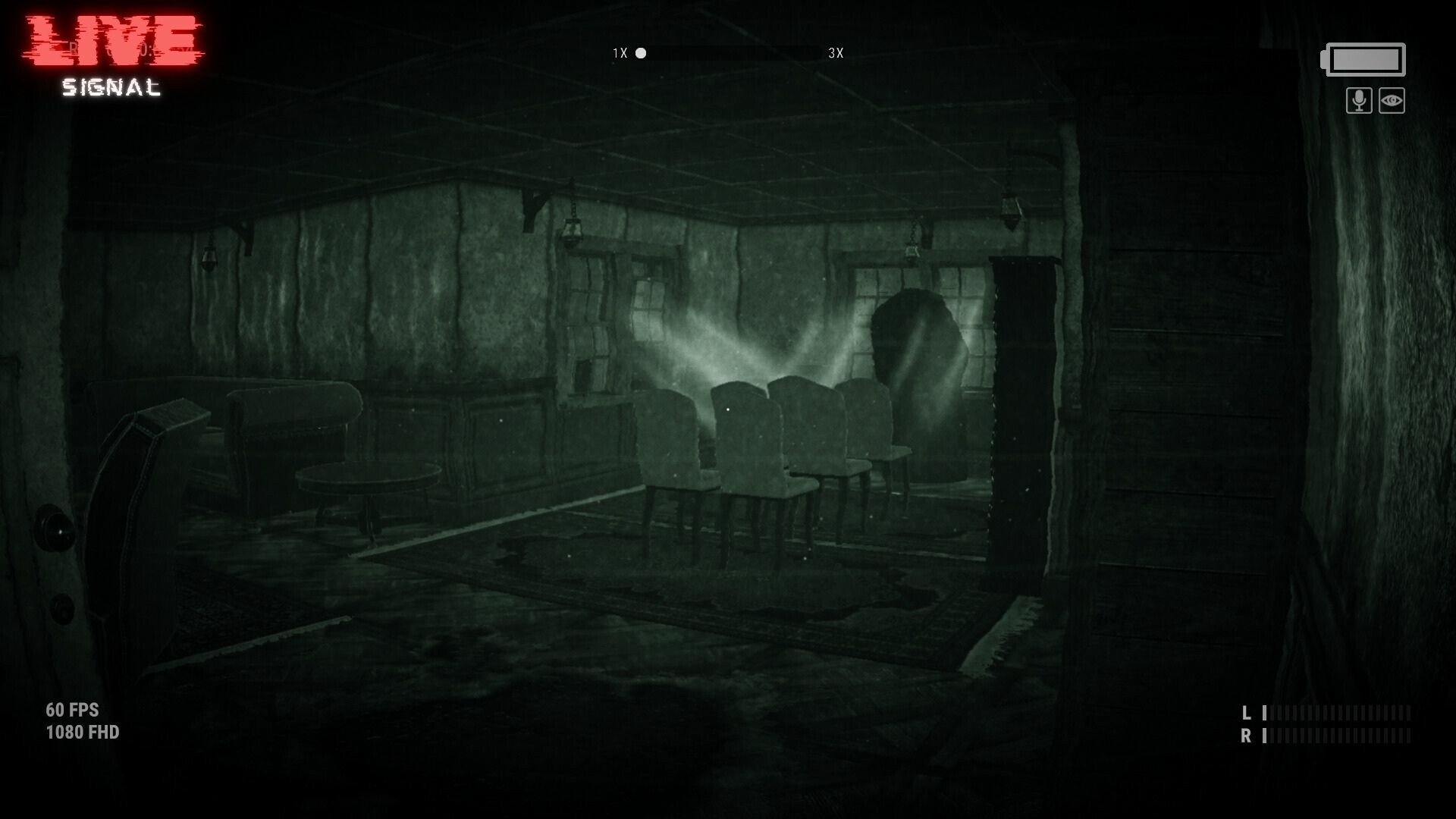Enable microphone audio capture

pos(1358,100)
